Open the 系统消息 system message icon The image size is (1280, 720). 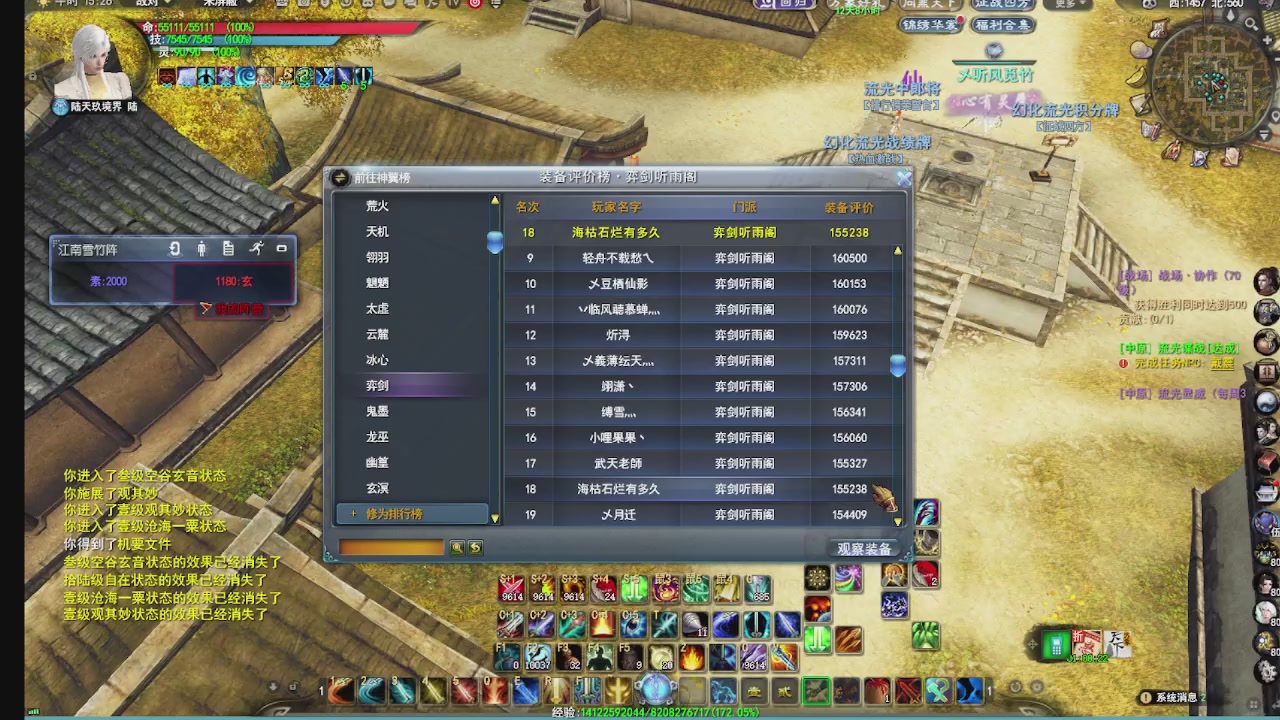pyautogui.click(x=1146, y=696)
